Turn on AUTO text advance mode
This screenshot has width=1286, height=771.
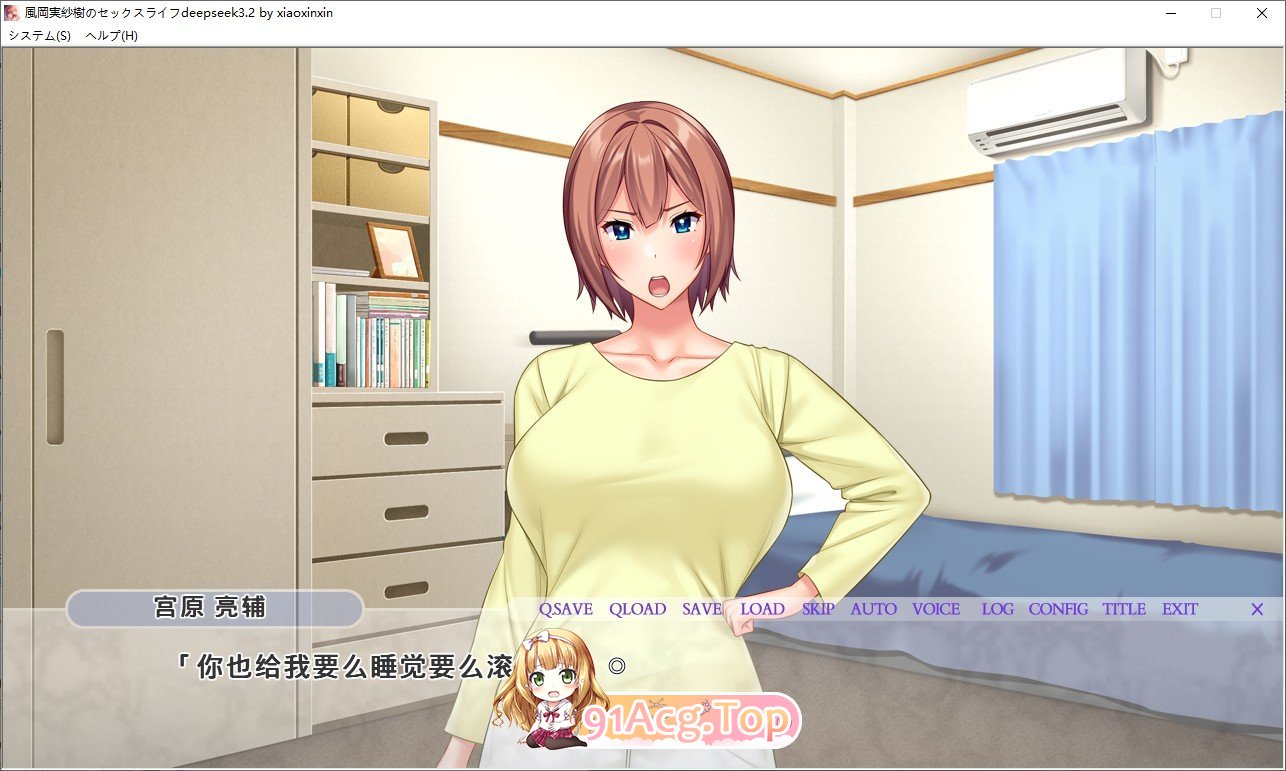872,609
